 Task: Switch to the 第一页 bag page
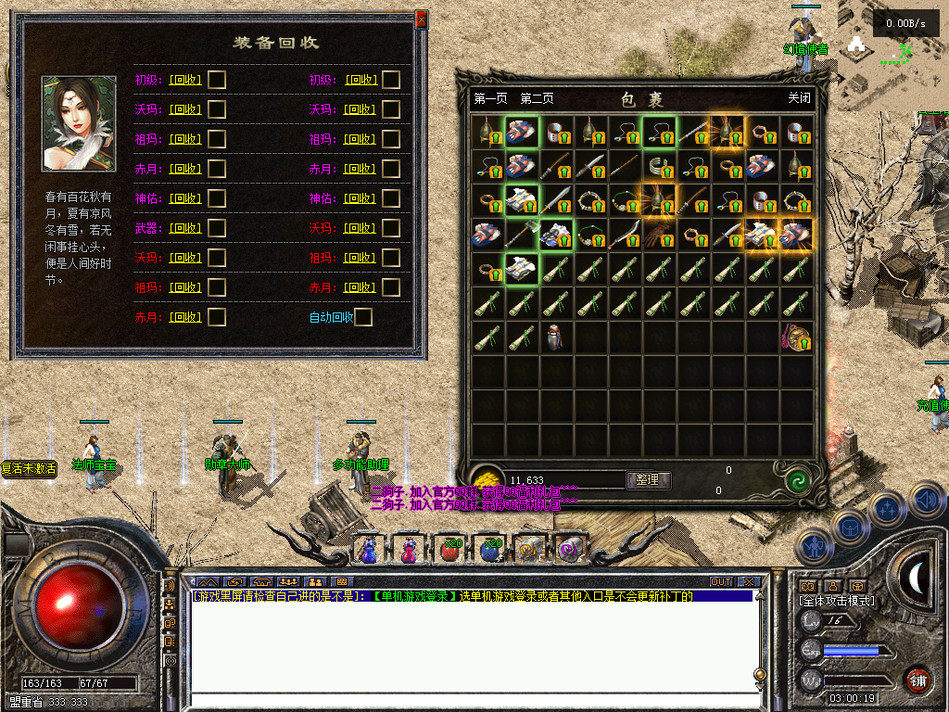click(x=490, y=99)
